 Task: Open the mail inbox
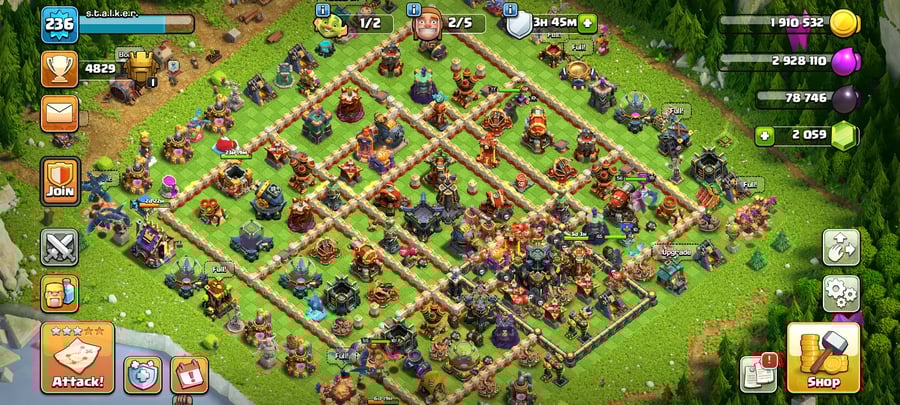tap(59, 113)
